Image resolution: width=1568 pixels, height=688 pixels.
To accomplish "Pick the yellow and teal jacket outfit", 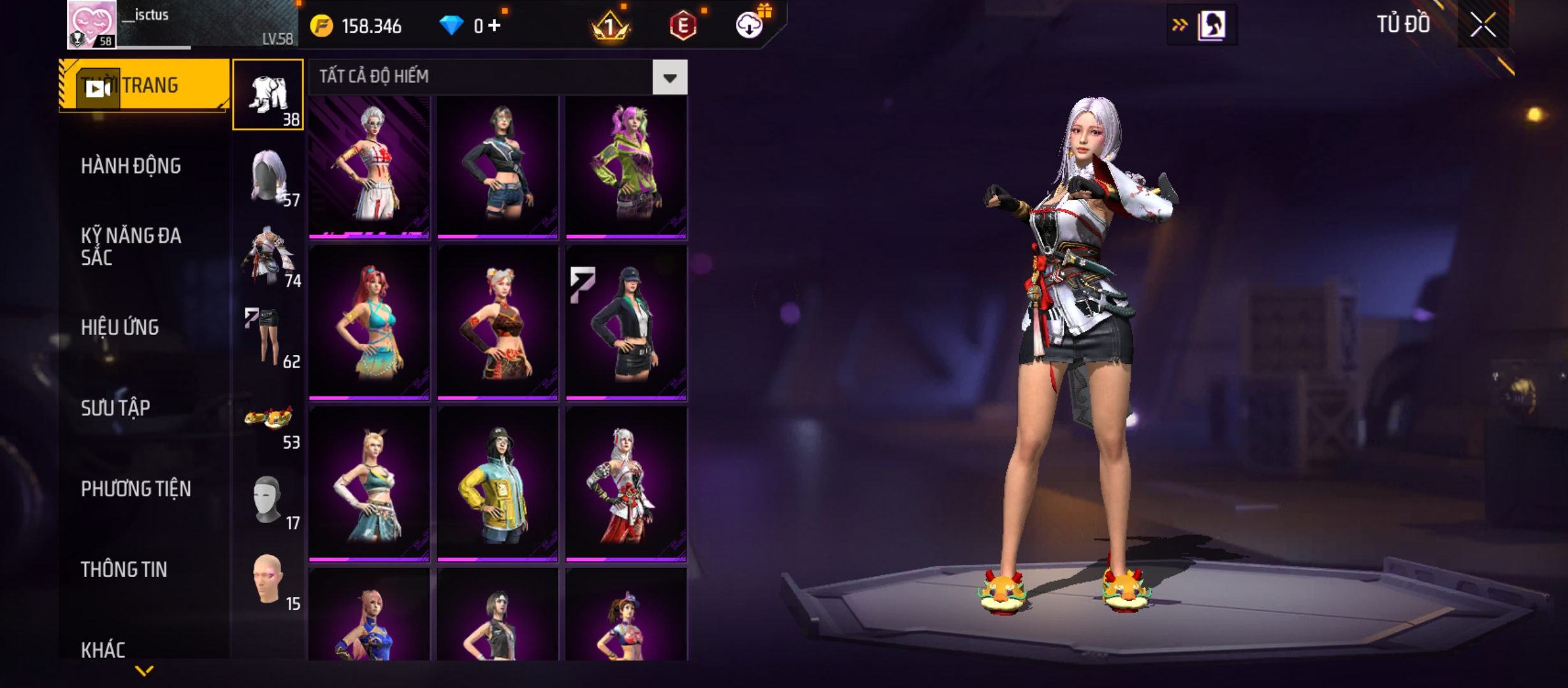I will (x=497, y=484).
